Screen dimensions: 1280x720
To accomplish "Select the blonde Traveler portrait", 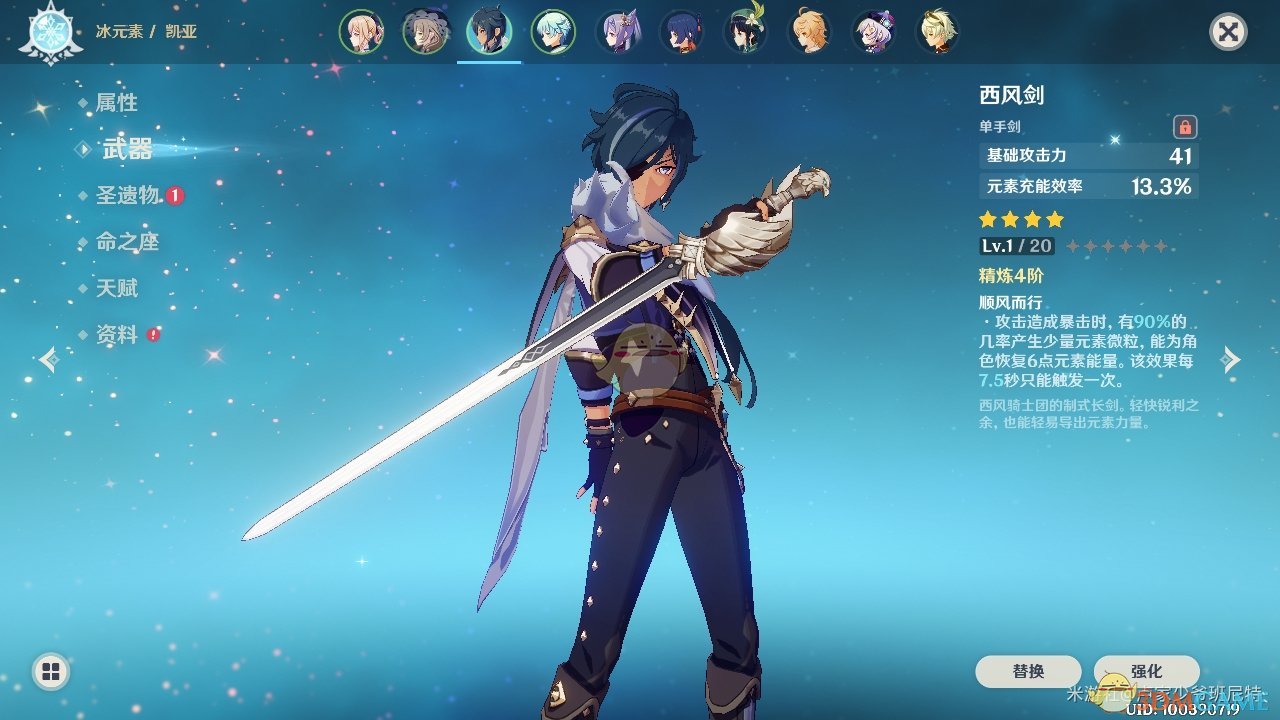I will point(362,32).
